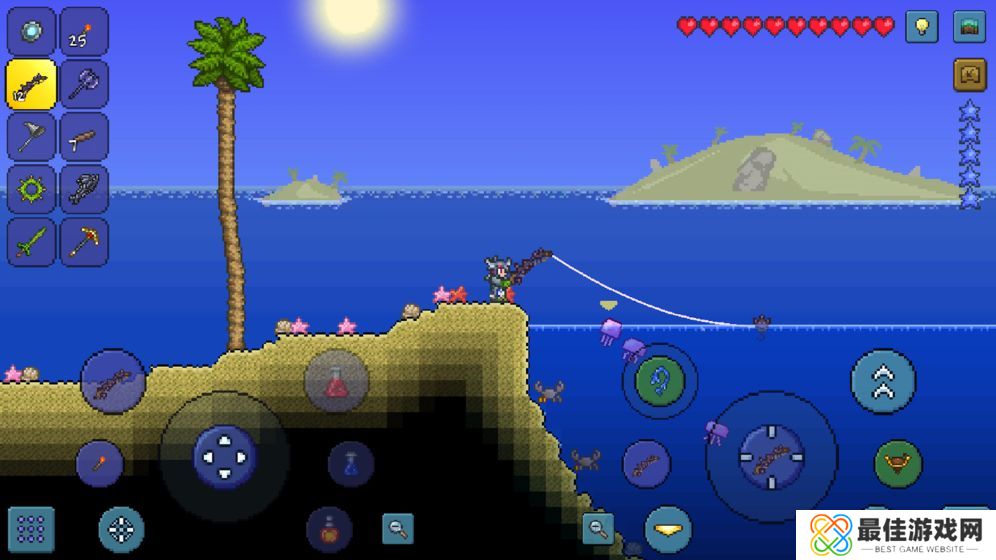This screenshot has height=560, width=996.
Task: Toggle the lightbulb button at top
Action: pyautogui.click(x=921, y=27)
